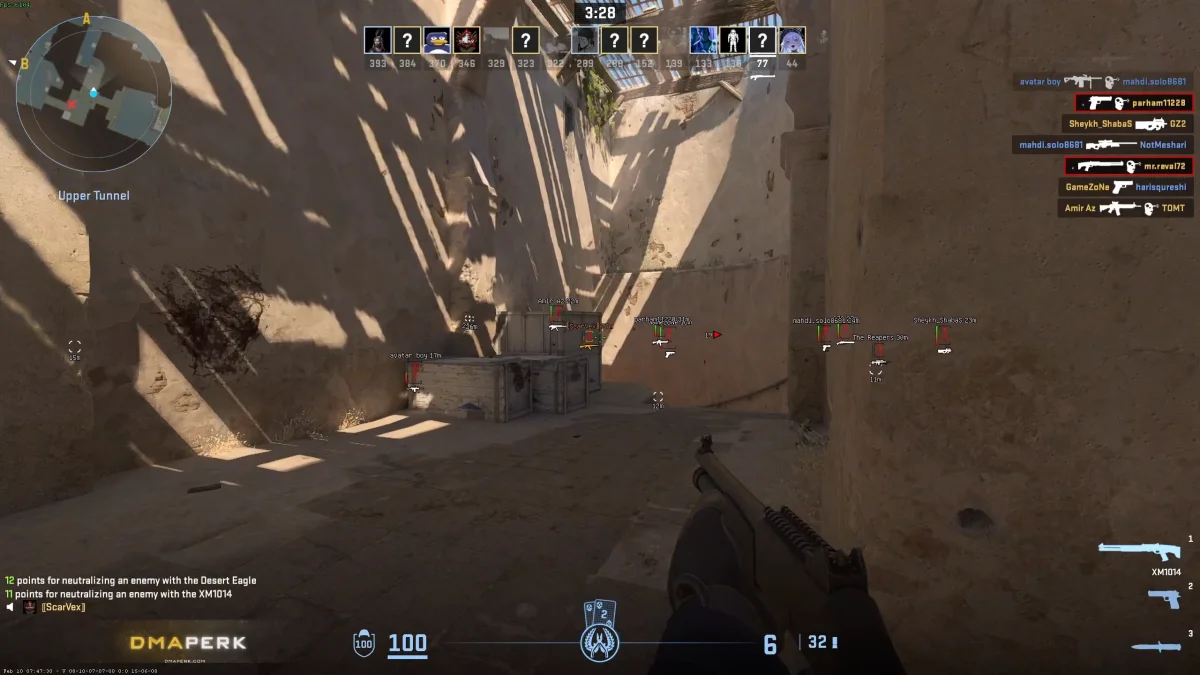The height and width of the screenshot is (675, 1200).
Task: Select the knife in slot 3
Action: coord(1156,646)
